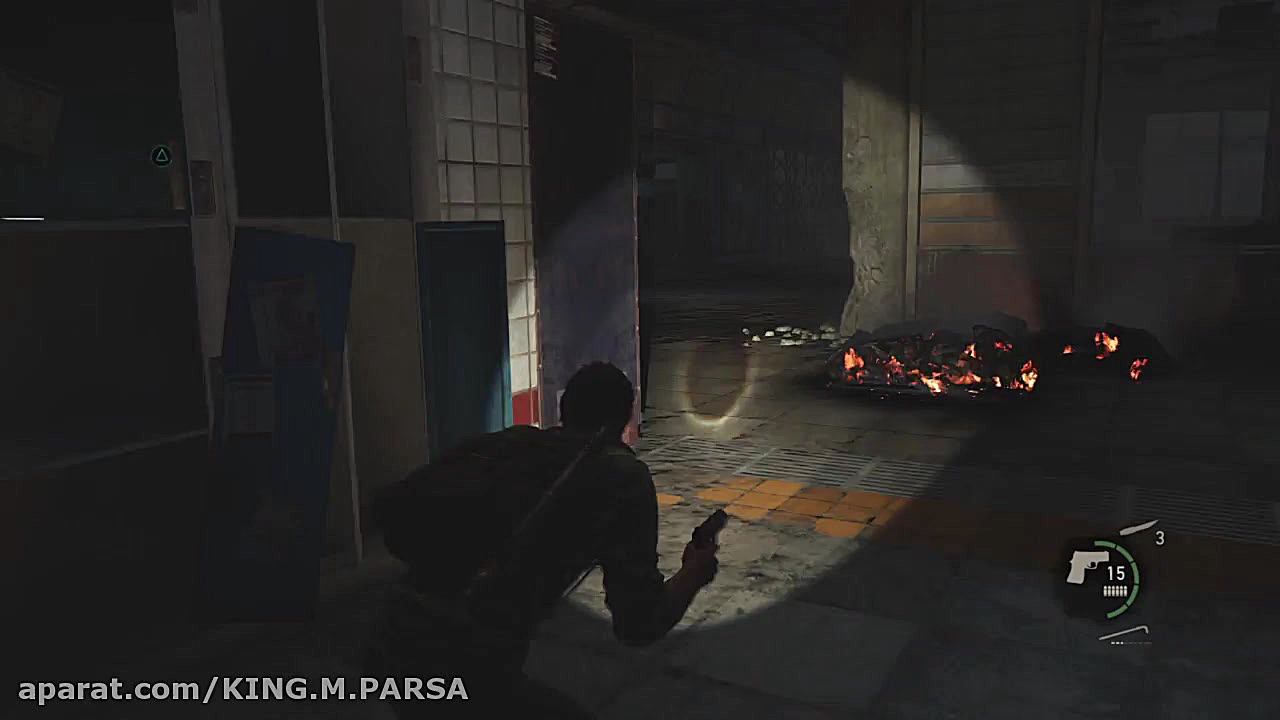Click the shiv count number 3
The image size is (1280, 720).
[x=1159, y=538]
